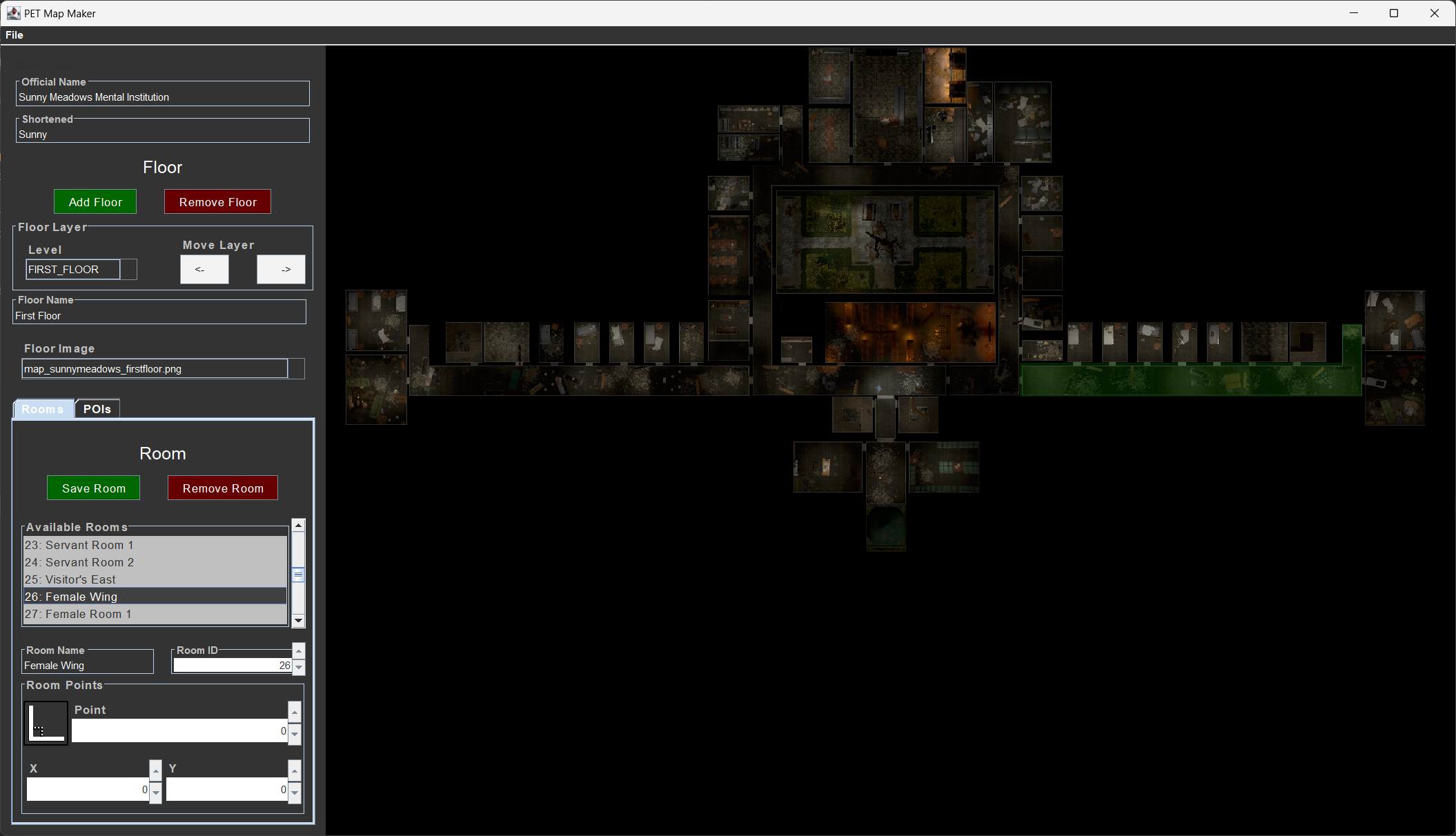
Task: Open the Floor Image file browse dropdown
Action: click(297, 368)
